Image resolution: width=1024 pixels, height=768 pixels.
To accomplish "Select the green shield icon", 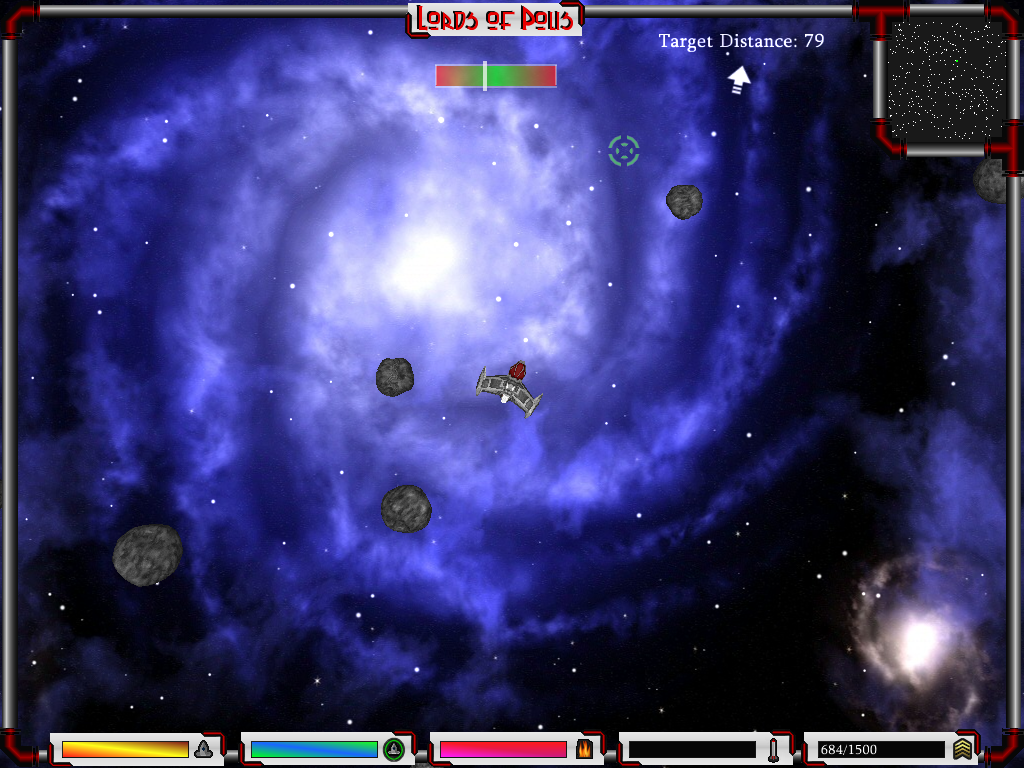I will [x=394, y=749].
